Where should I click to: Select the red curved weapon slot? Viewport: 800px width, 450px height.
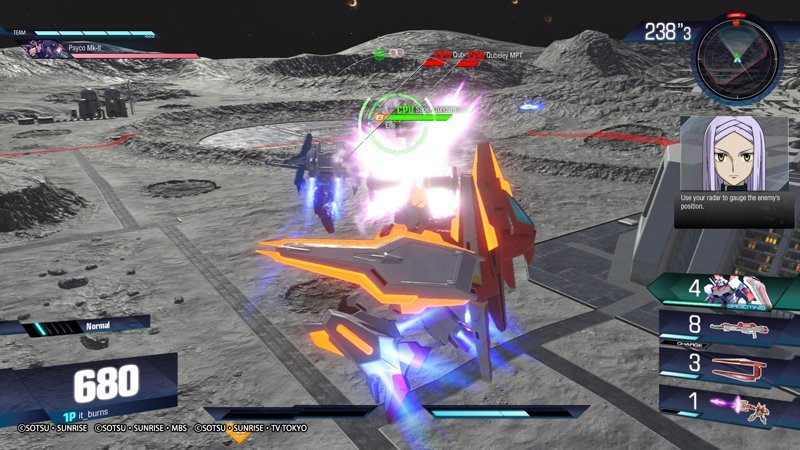tap(726, 361)
